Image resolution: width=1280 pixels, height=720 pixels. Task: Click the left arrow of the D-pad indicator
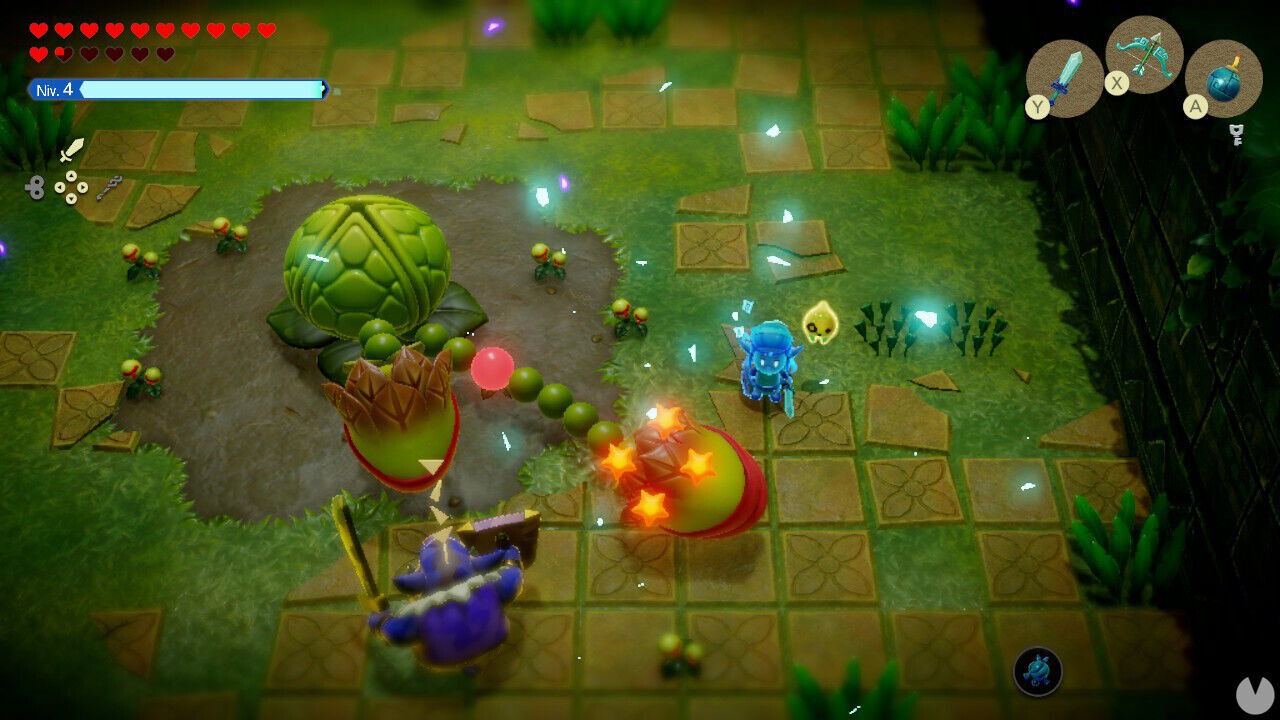tap(60, 187)
